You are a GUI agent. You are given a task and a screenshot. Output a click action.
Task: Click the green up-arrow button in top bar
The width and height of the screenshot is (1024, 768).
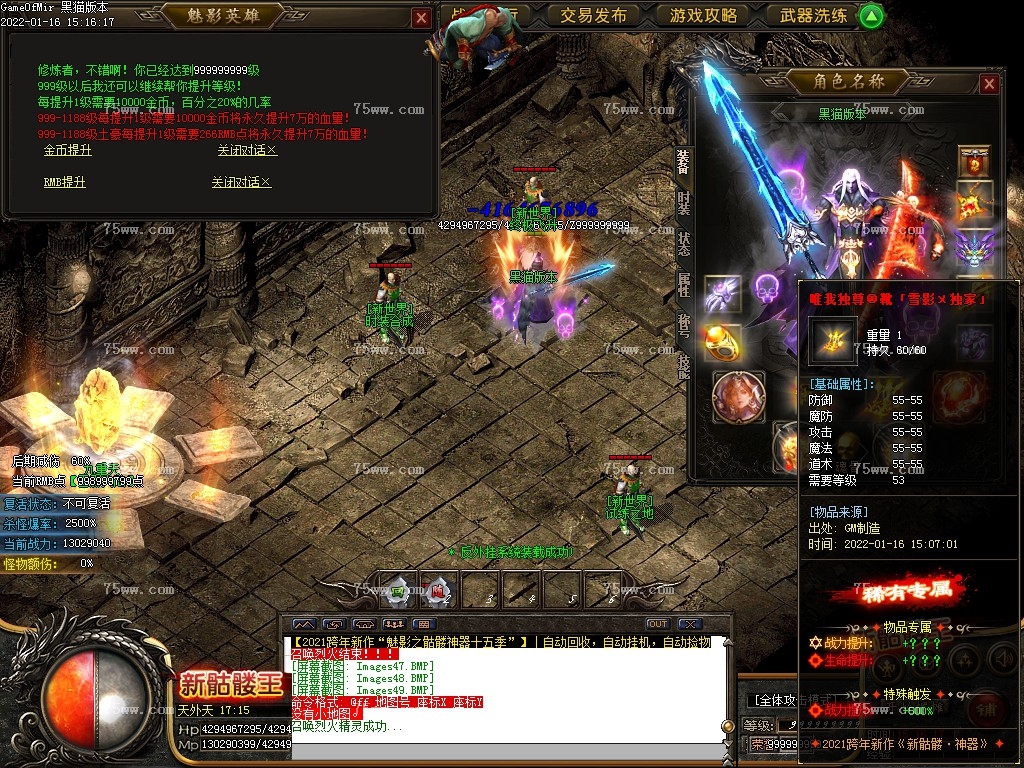point(872,15)
